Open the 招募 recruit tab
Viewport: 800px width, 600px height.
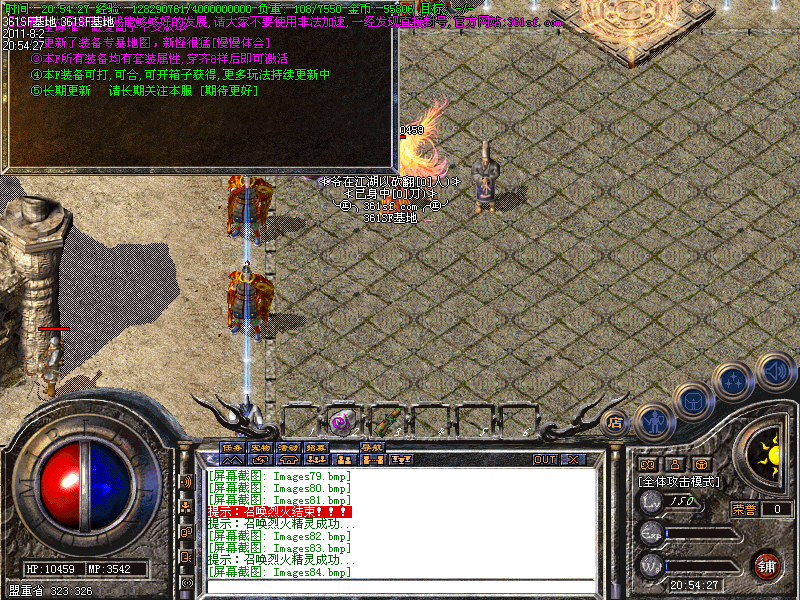click(x=316, y=447)
